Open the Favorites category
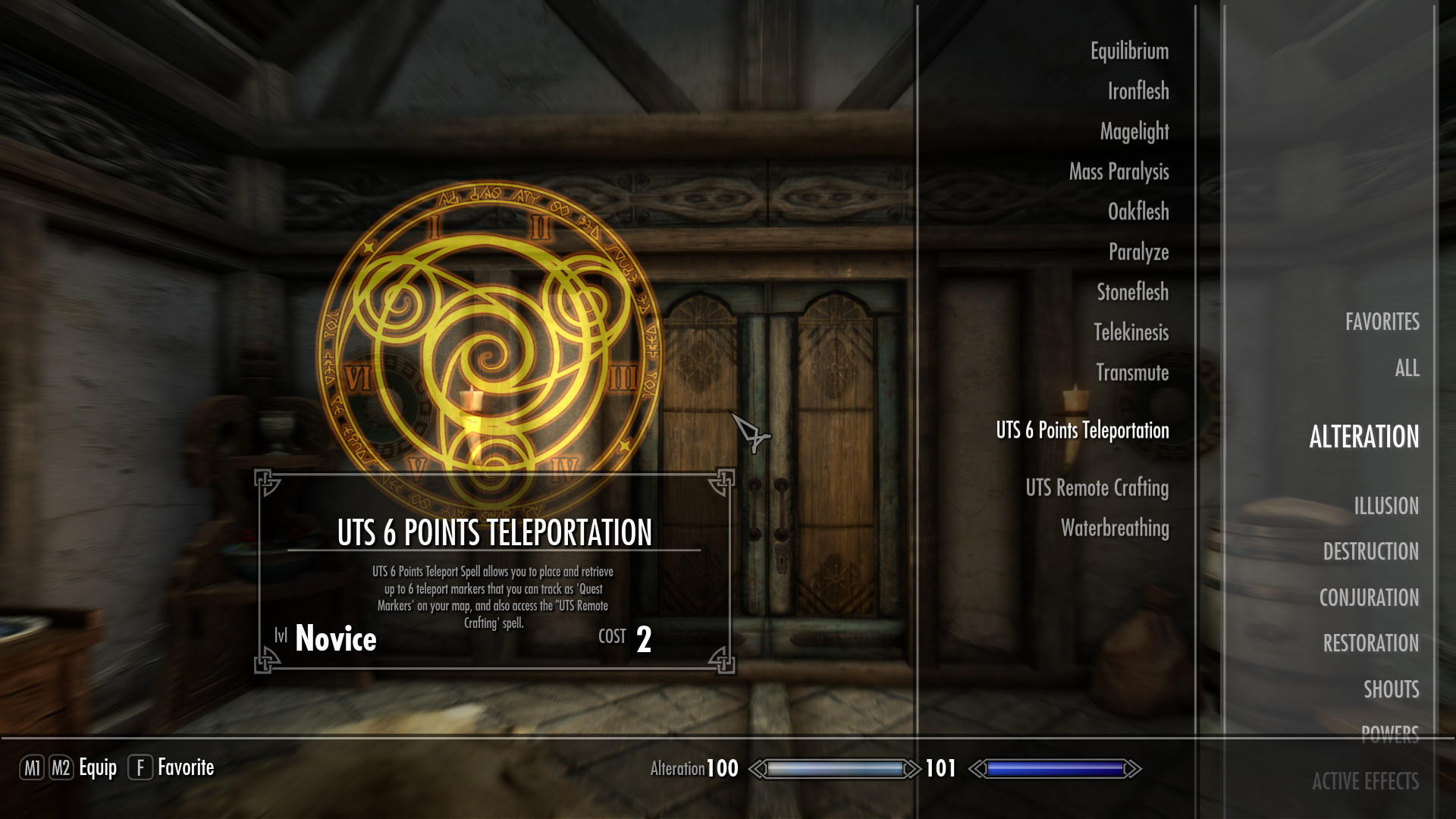This screenshot has width=1456, height=819. point(1382,322)
